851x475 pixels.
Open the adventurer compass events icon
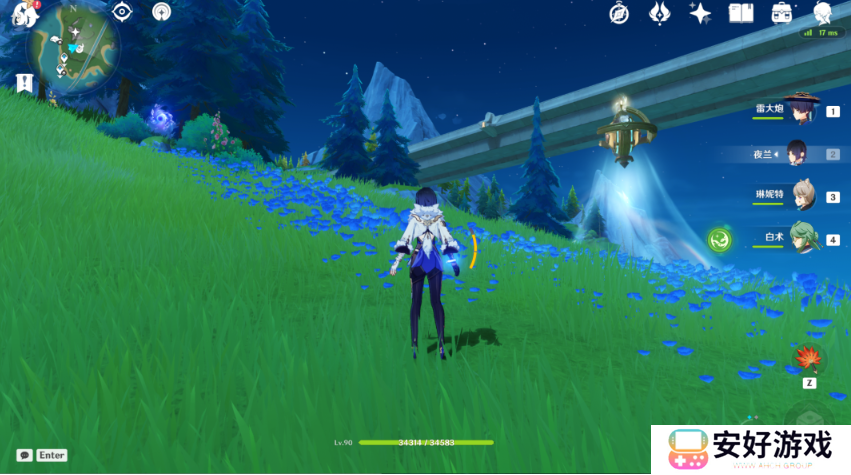(620, 13)
